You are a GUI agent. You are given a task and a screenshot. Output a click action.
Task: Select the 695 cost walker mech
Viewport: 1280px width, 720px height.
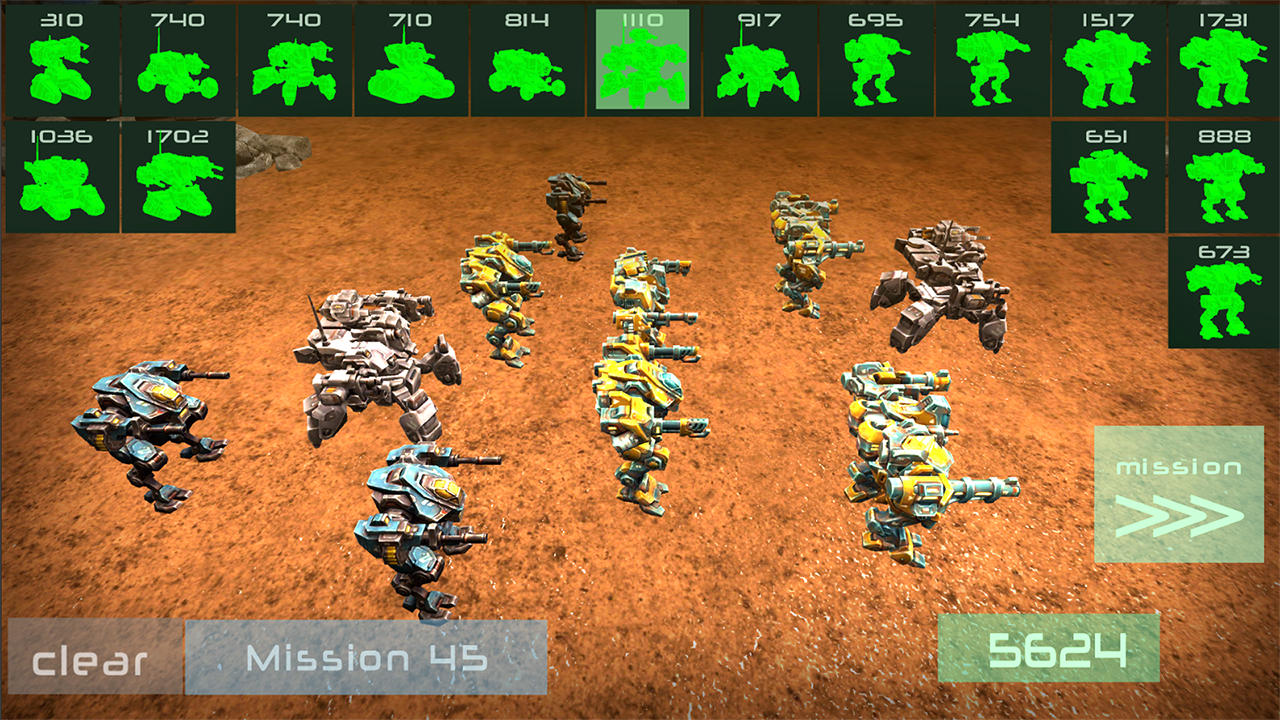[877, 60]
